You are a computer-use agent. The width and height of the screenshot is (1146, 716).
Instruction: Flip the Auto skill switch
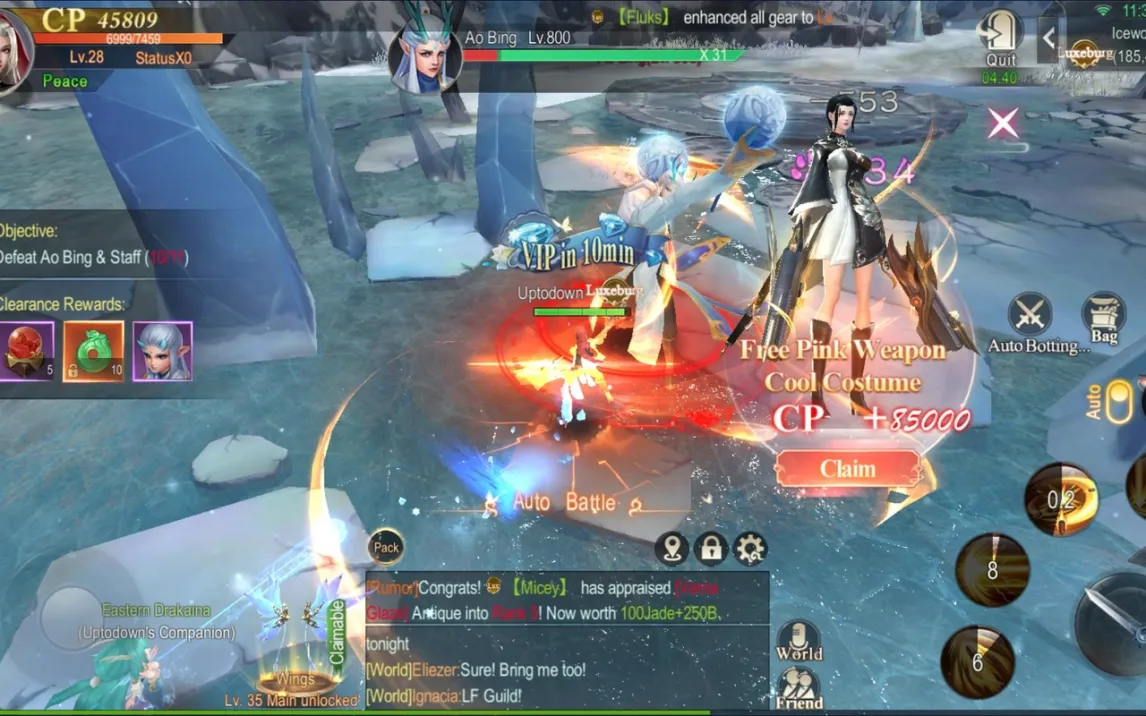pos(1118,400)
